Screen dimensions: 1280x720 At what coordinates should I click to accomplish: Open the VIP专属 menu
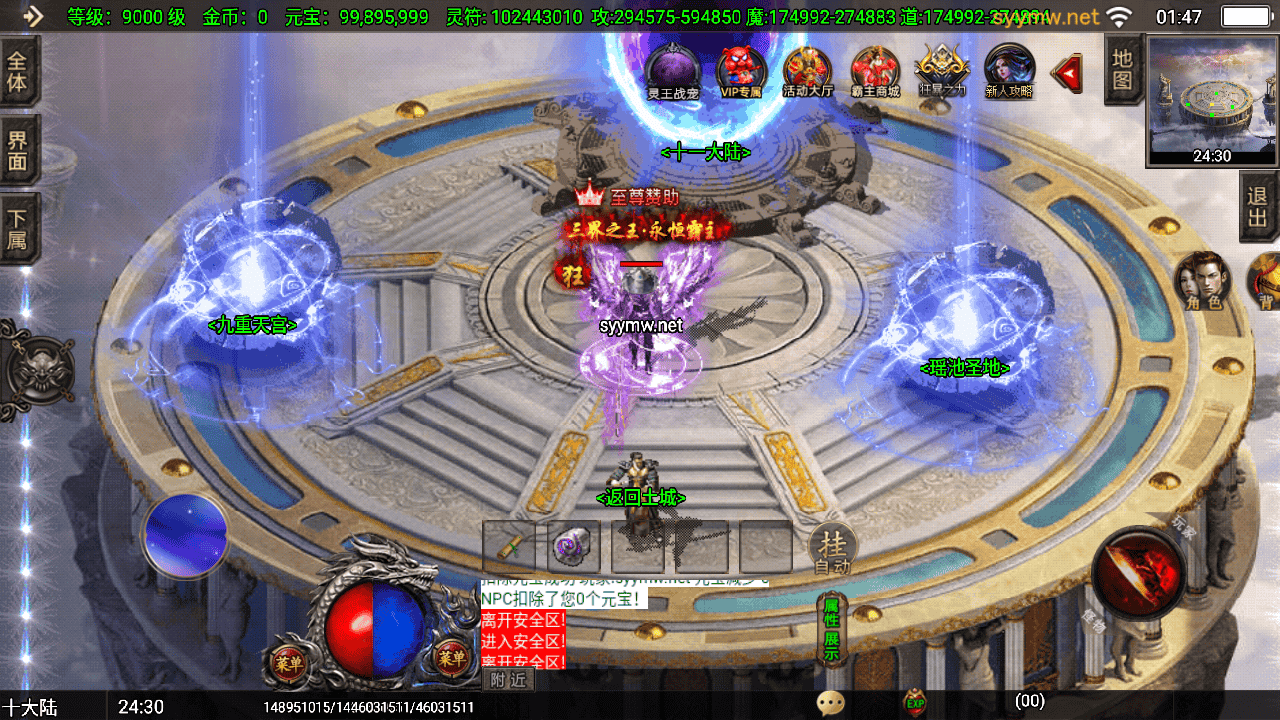(x=741, y=71)
